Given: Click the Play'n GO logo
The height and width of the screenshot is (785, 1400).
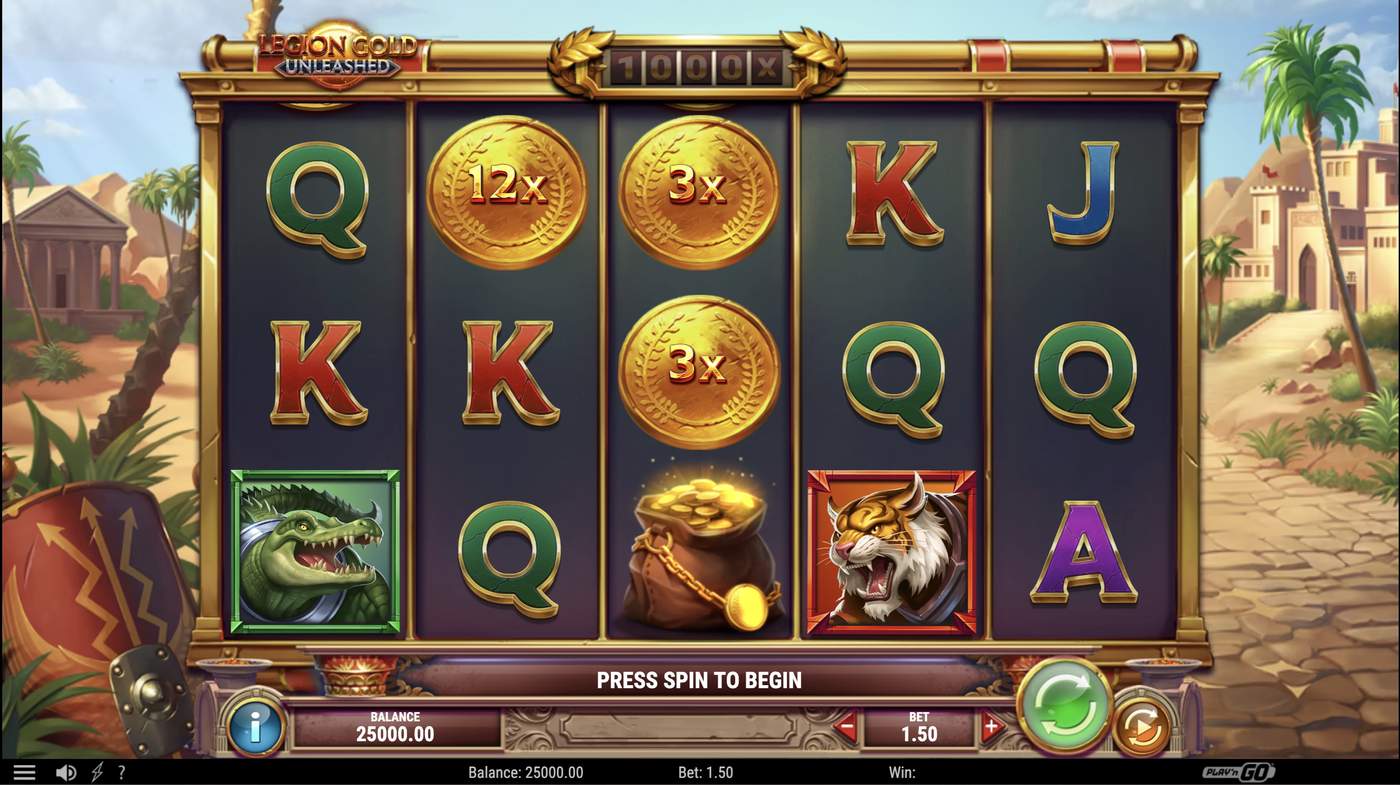Looking at the screenshot, I should tap(1240, 771).
